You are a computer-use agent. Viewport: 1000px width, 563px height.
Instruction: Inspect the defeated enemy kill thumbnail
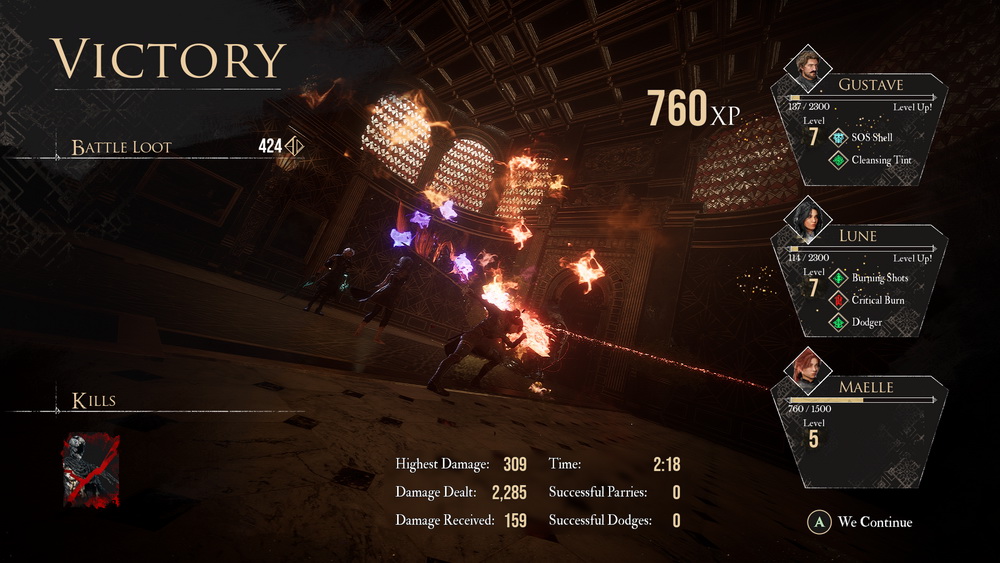click(x=91, y=469)
